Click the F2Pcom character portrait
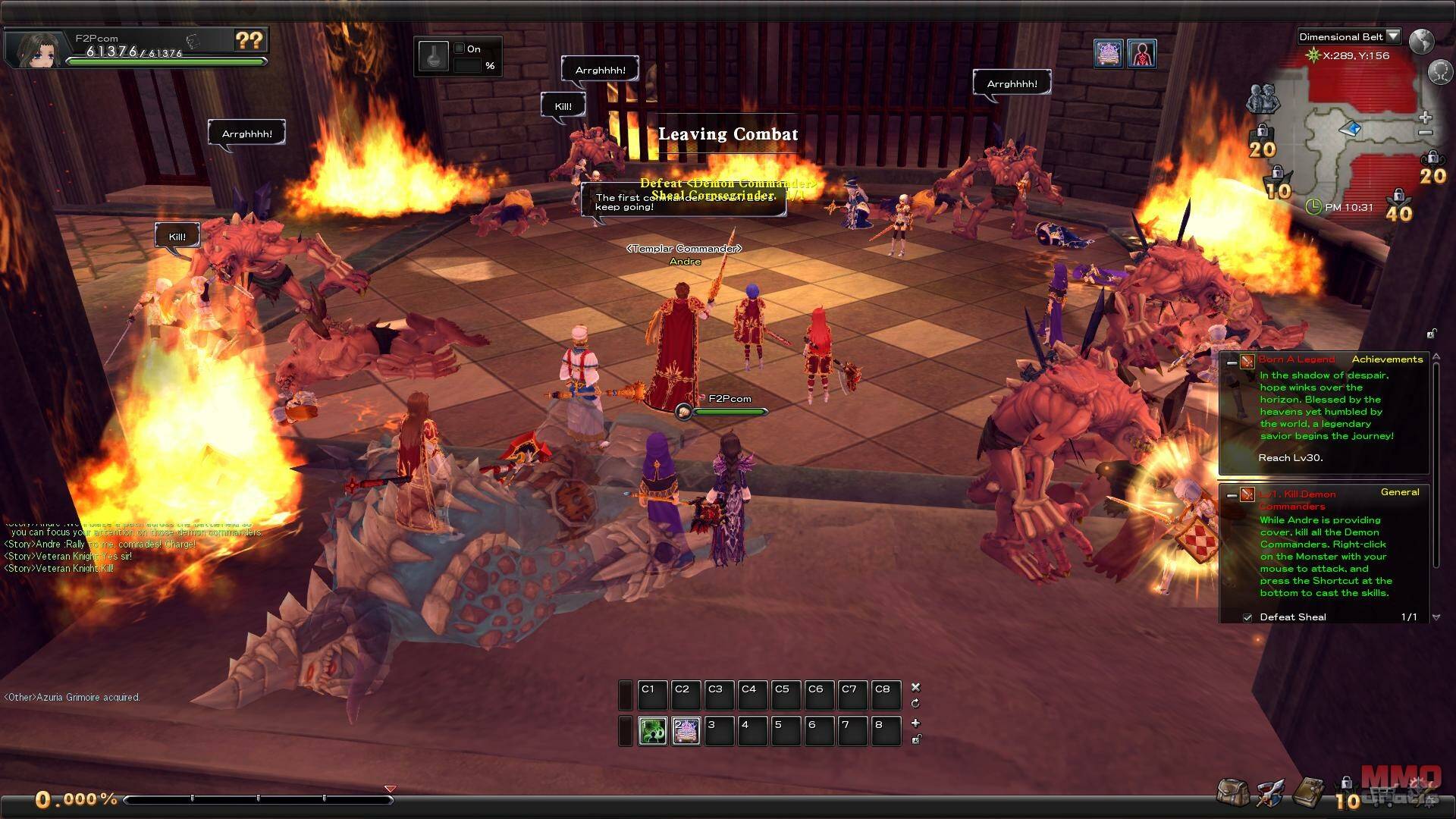This screenshot has height=819, width=1456. (x=36, y=49)
